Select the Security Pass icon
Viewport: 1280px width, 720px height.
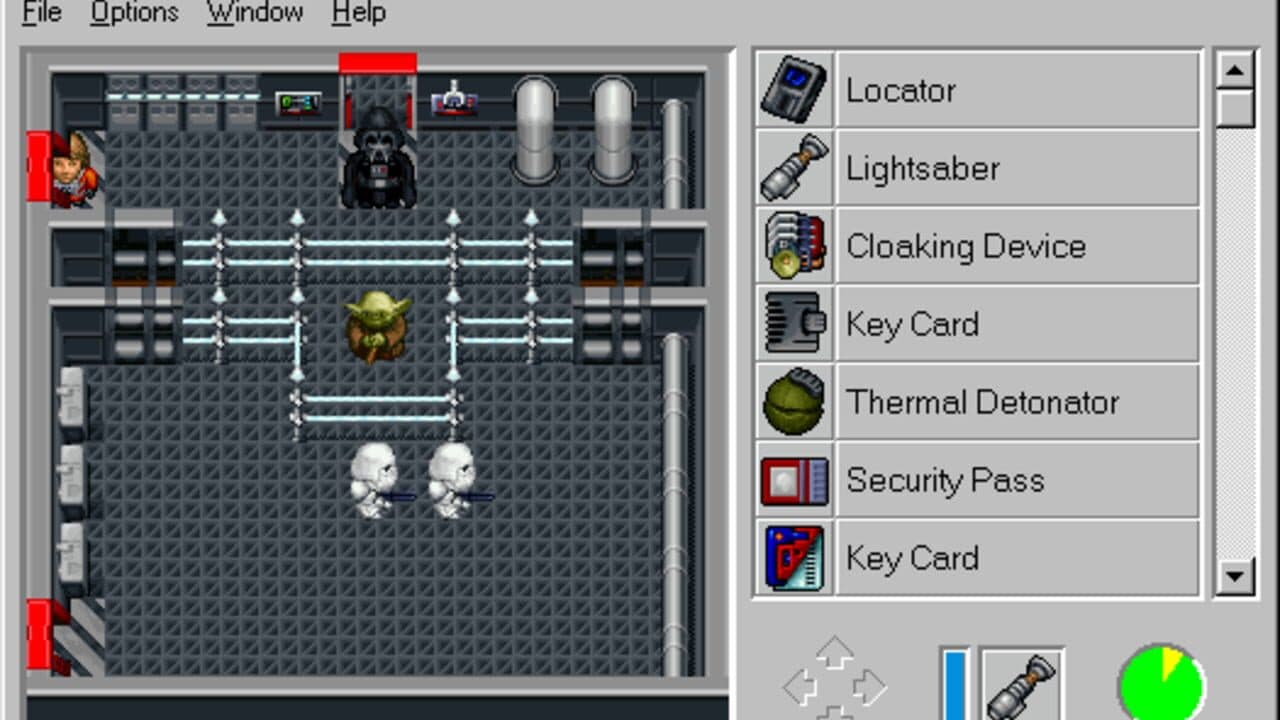tap(793, 480)
